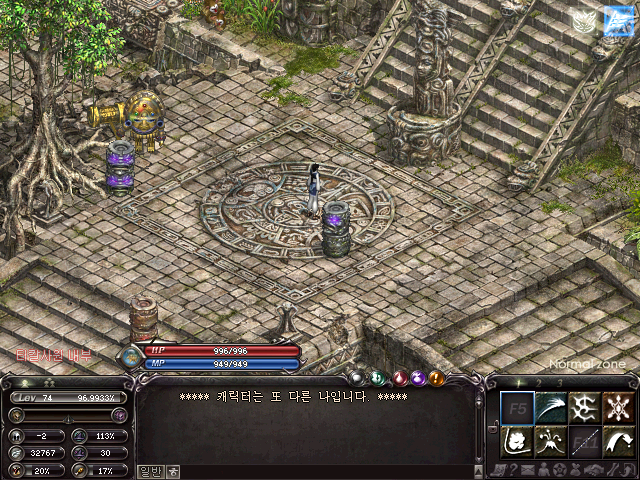This screenshot has height=480, width=640.
Task: Click the orange orb above chat
Action: coord(436,378)
